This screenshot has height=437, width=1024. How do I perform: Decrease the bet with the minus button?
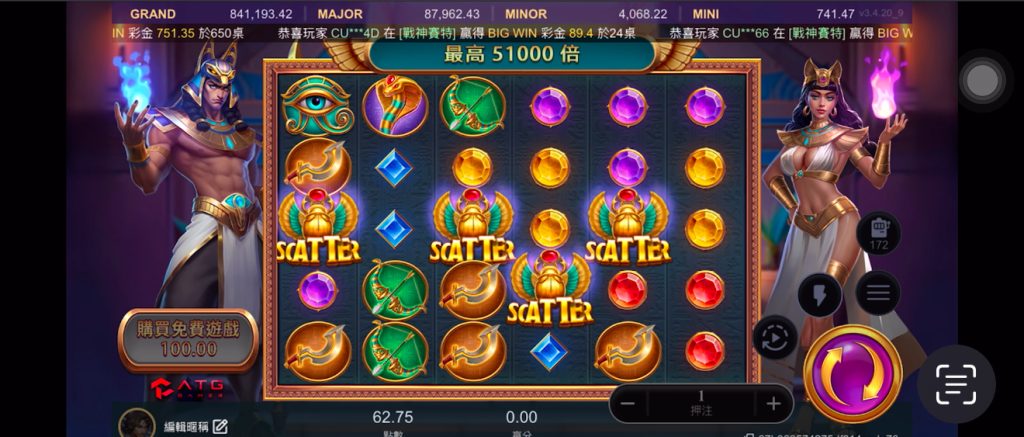point(627,404)
